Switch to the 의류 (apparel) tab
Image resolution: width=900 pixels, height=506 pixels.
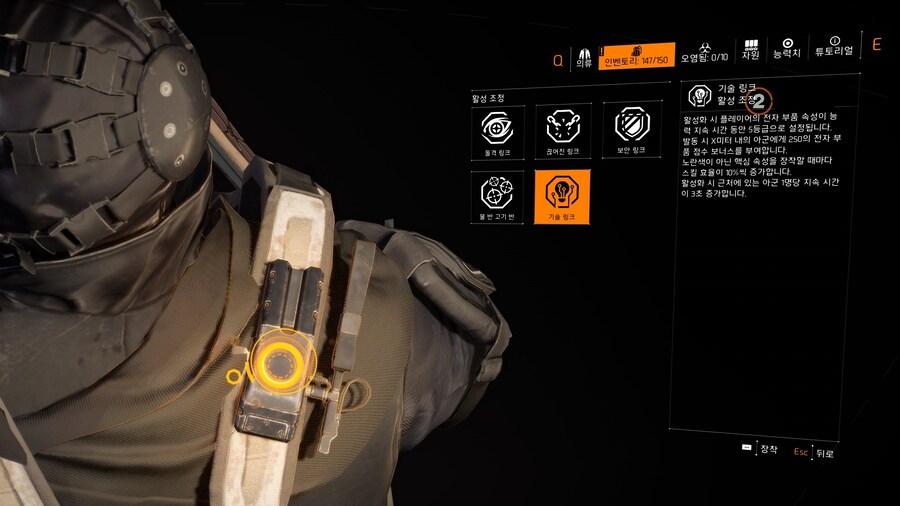[584, 56]
